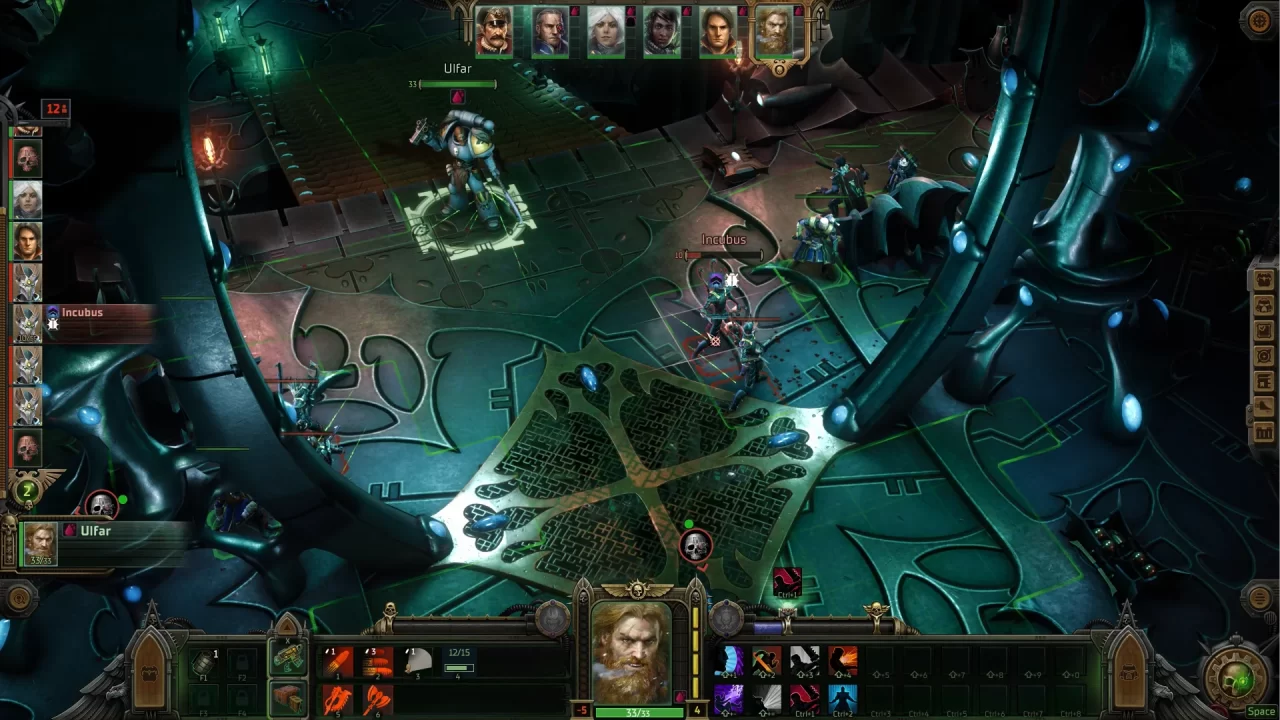The height and width of the screenshot is (720, 1280).
Task: Expand the Ctrl+1 buff icon above the ability bar
Action: [788, 580]
